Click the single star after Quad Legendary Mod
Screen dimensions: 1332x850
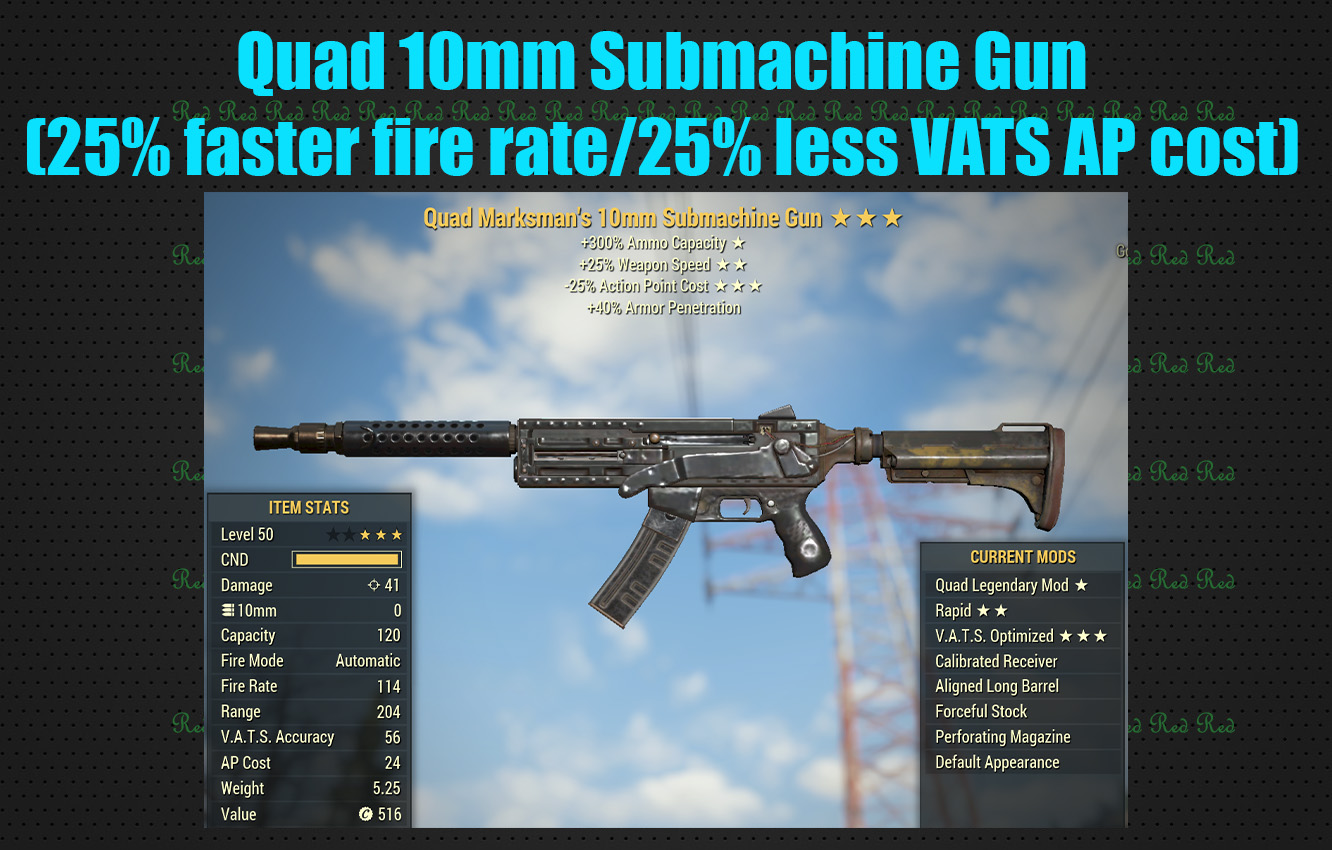point(1081,585)
